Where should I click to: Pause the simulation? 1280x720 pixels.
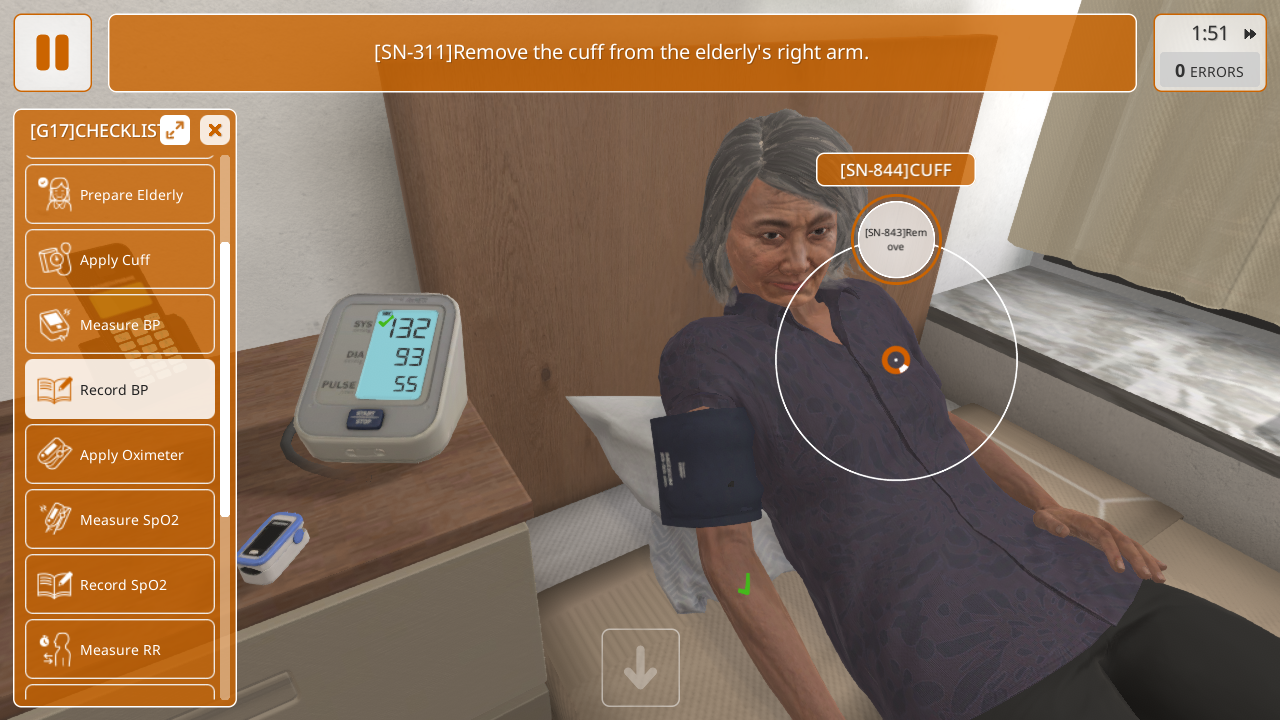coord(52,52)
